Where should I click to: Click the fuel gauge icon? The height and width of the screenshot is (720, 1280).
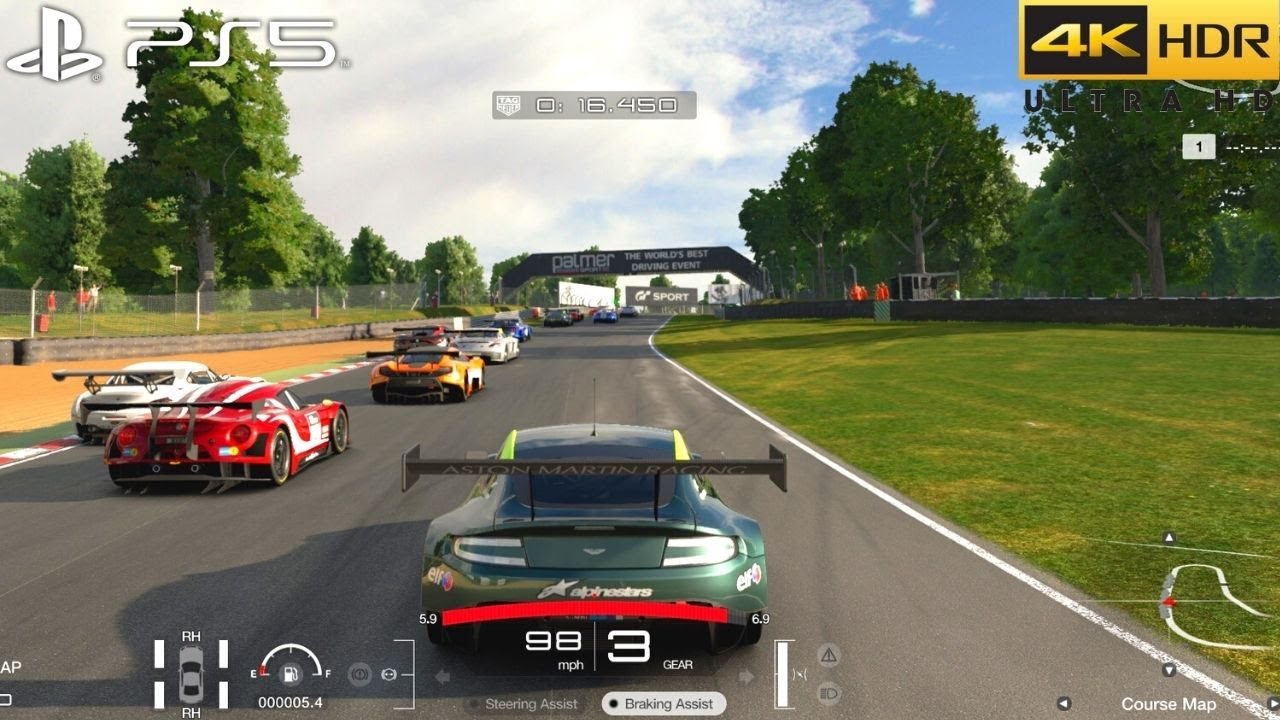coord(290,673)
